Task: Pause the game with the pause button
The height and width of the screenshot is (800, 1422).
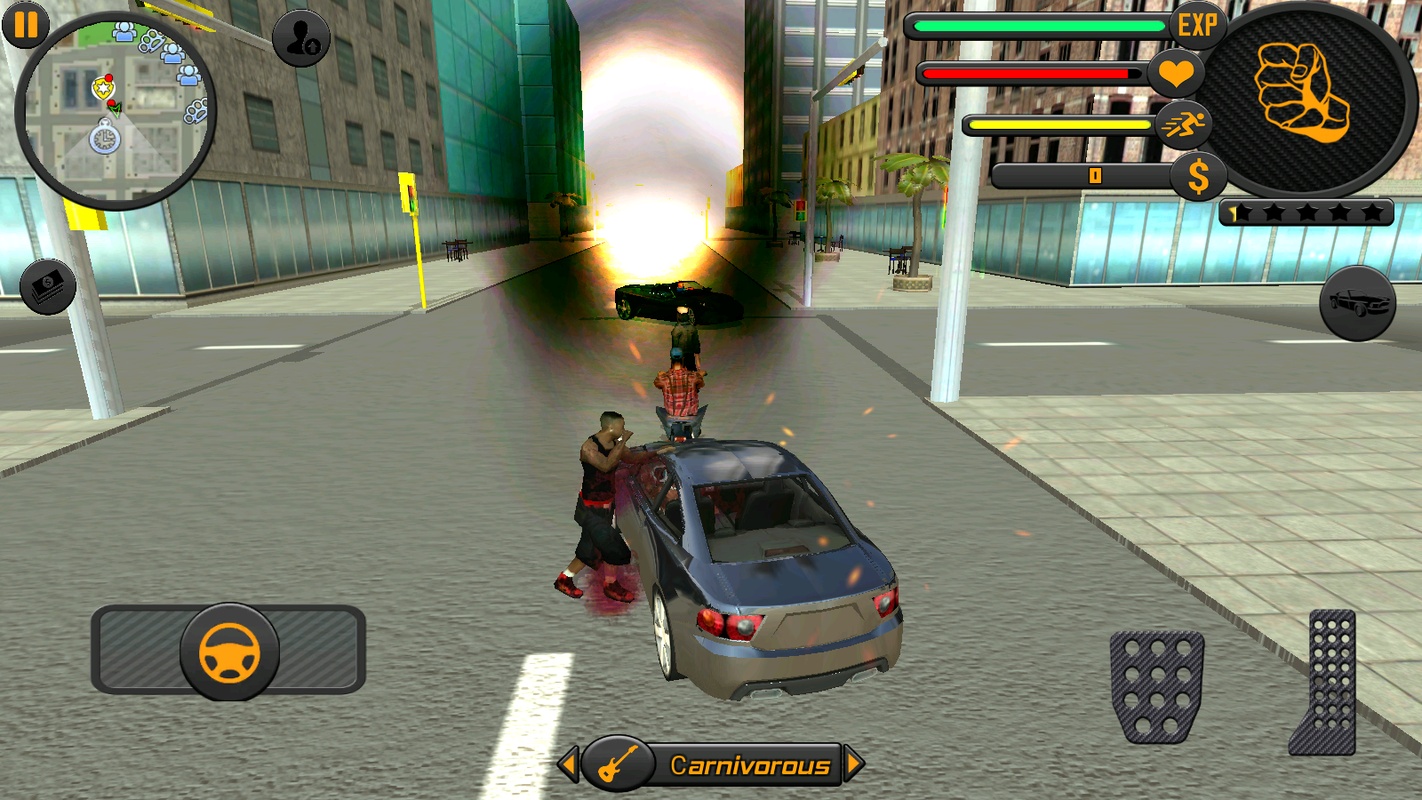Action: point(25,25)
